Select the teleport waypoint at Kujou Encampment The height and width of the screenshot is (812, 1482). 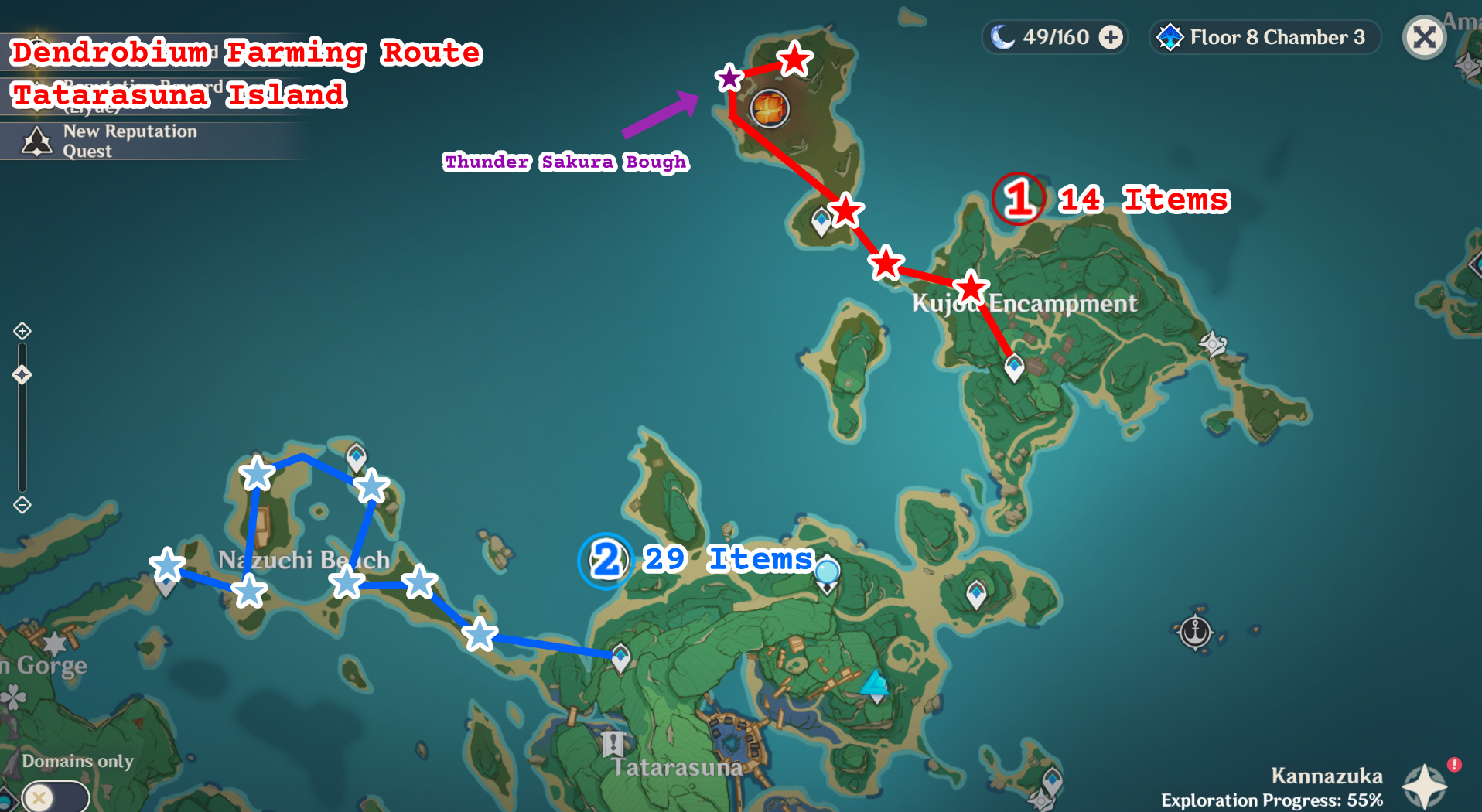pos(1015,368)
